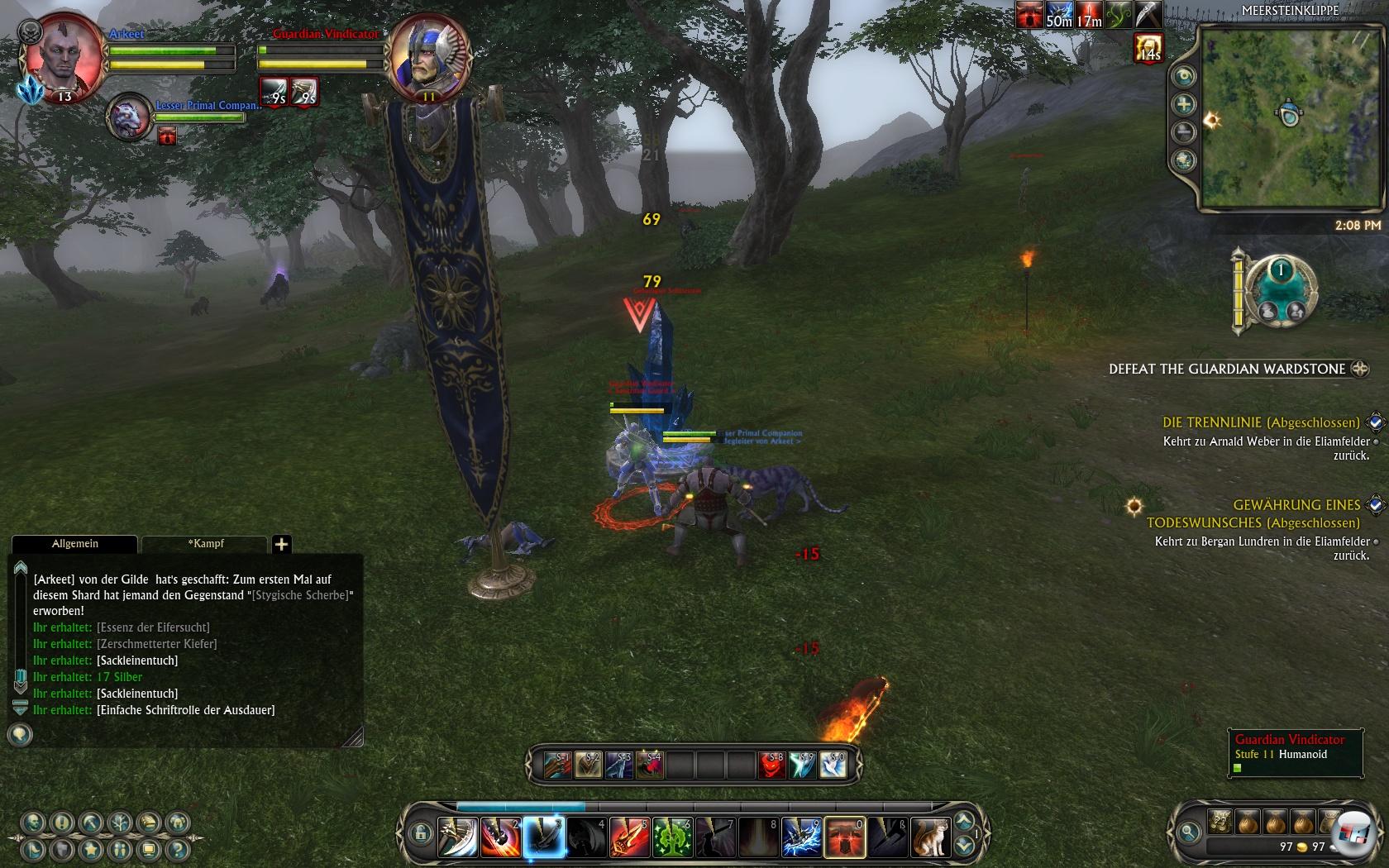Use the white dove ability S-0
Screen dimensions: 1389x868
coord(833,765)
